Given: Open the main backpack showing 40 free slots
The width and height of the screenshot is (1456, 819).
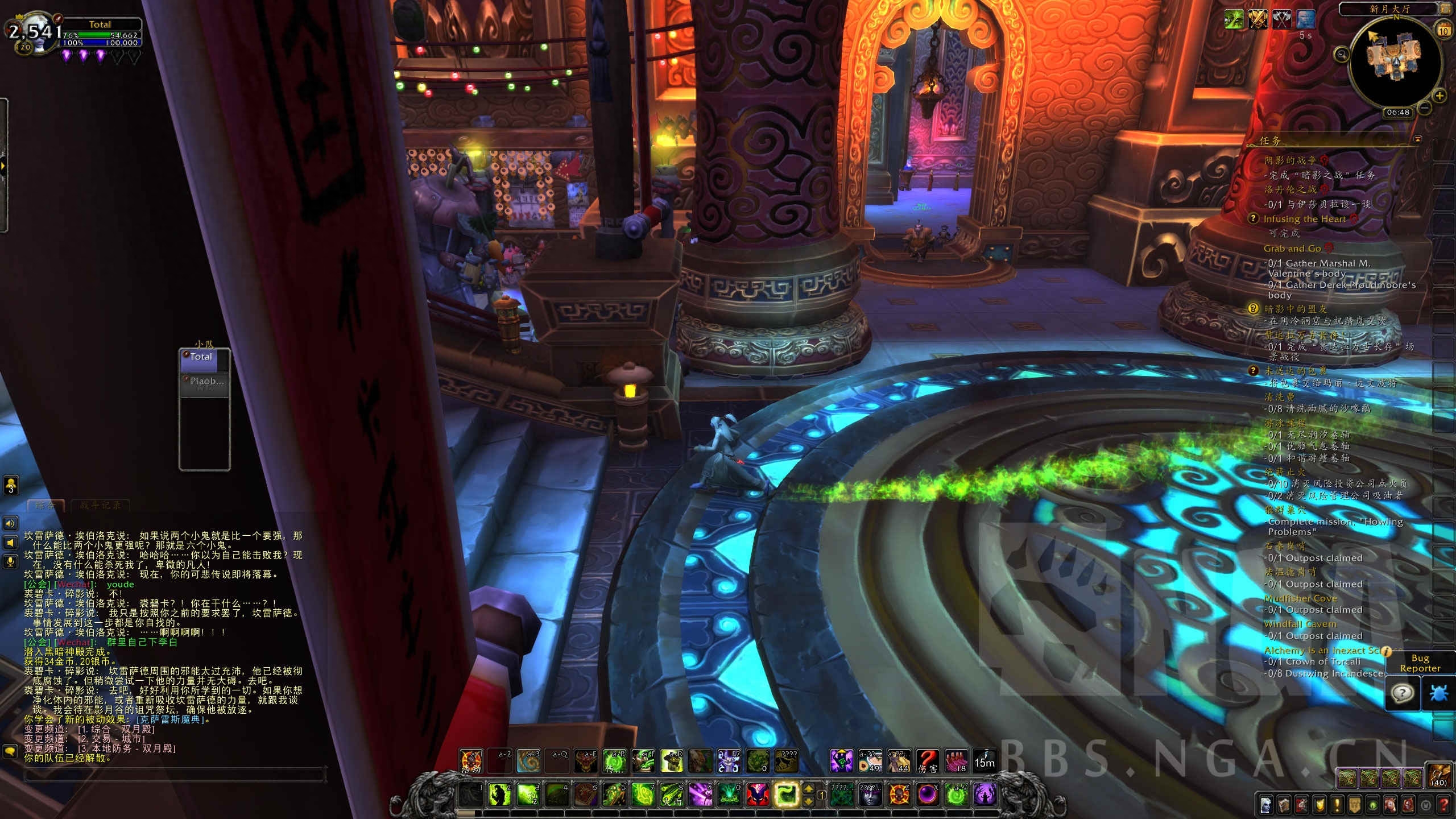Looking at the screenshot, I should 1440,775.
